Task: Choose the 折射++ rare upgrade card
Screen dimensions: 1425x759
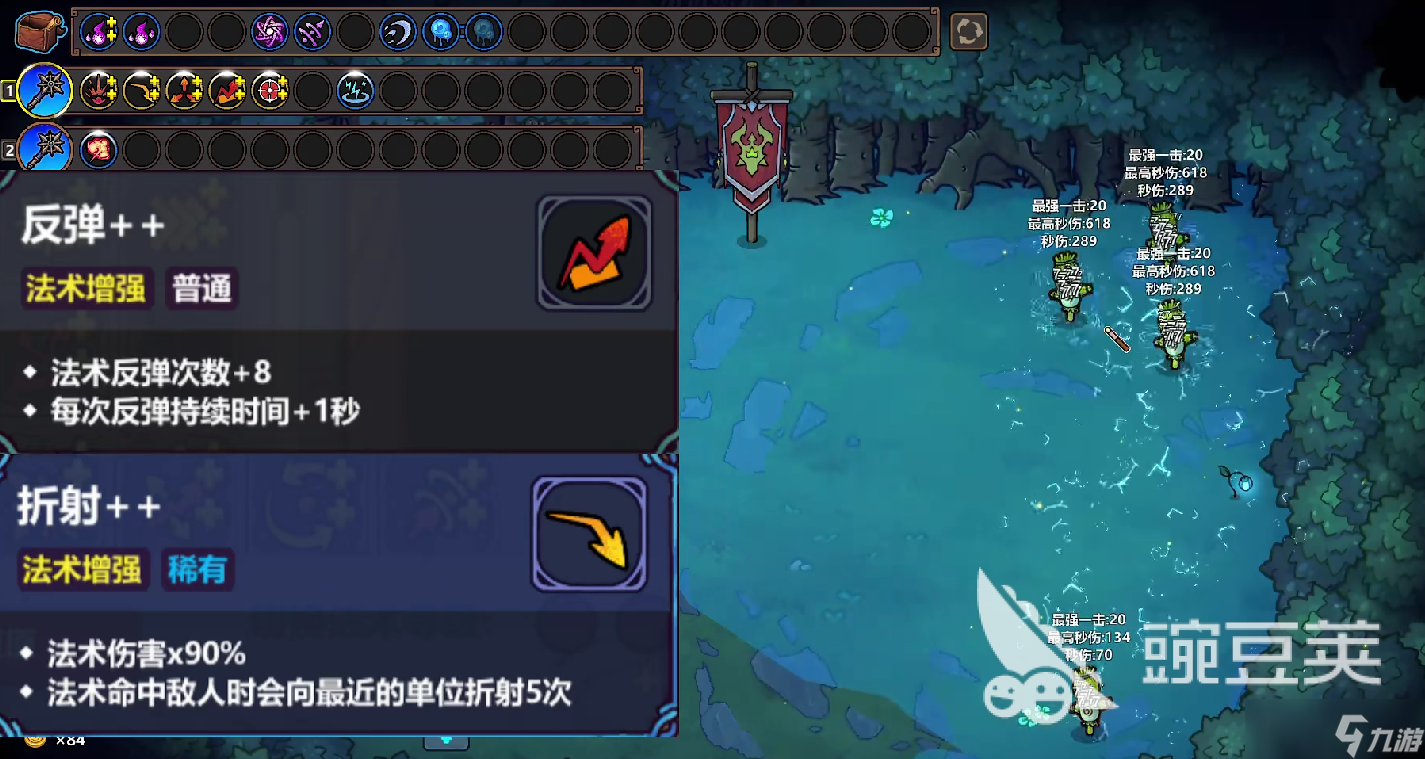Action: click(x=330, y=590)
